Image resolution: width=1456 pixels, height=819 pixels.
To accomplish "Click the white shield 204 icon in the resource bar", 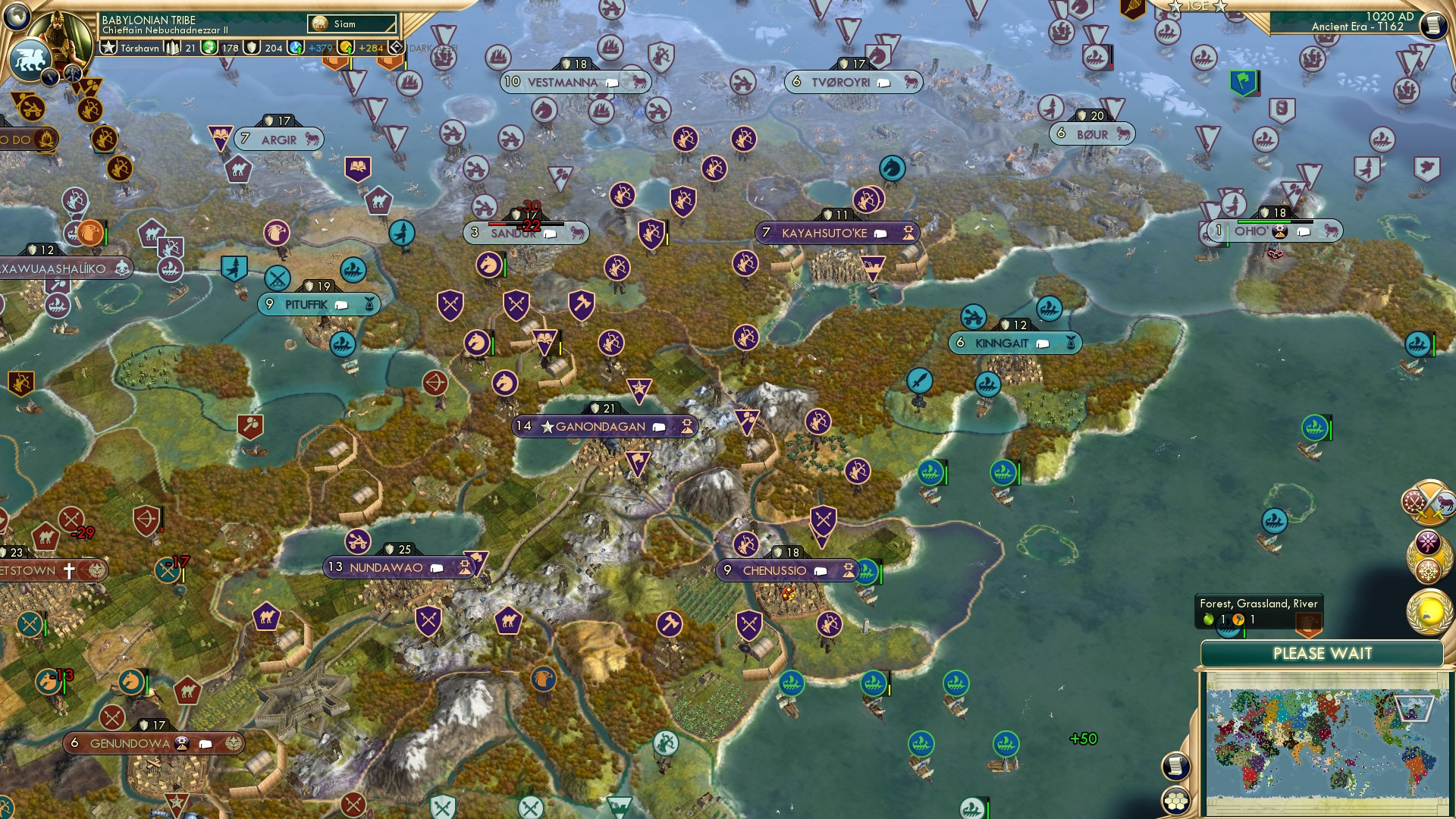I will click(x=253, y=49).
